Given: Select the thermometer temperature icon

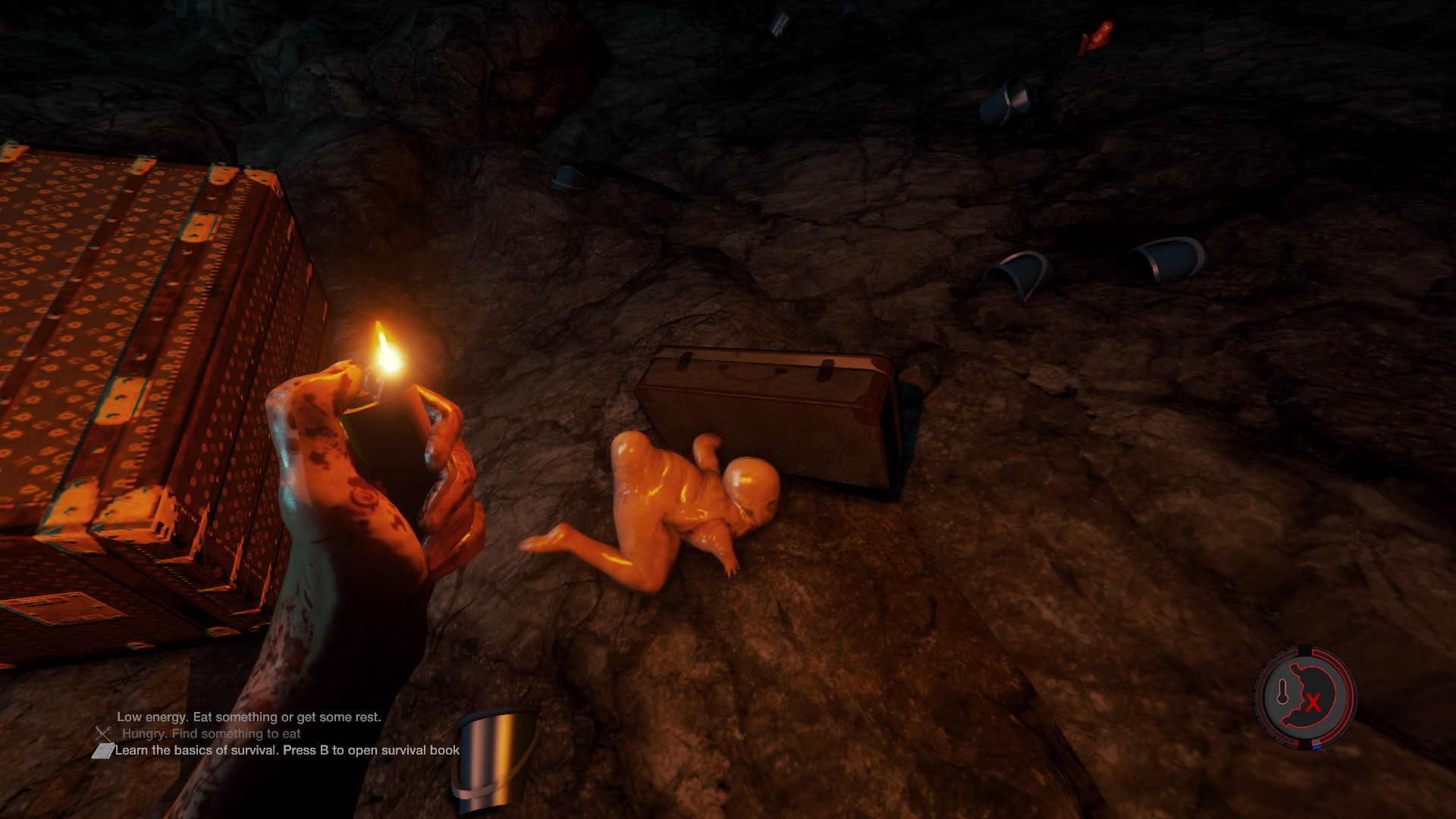Looking at the screenshot, I should (1283, 692).
